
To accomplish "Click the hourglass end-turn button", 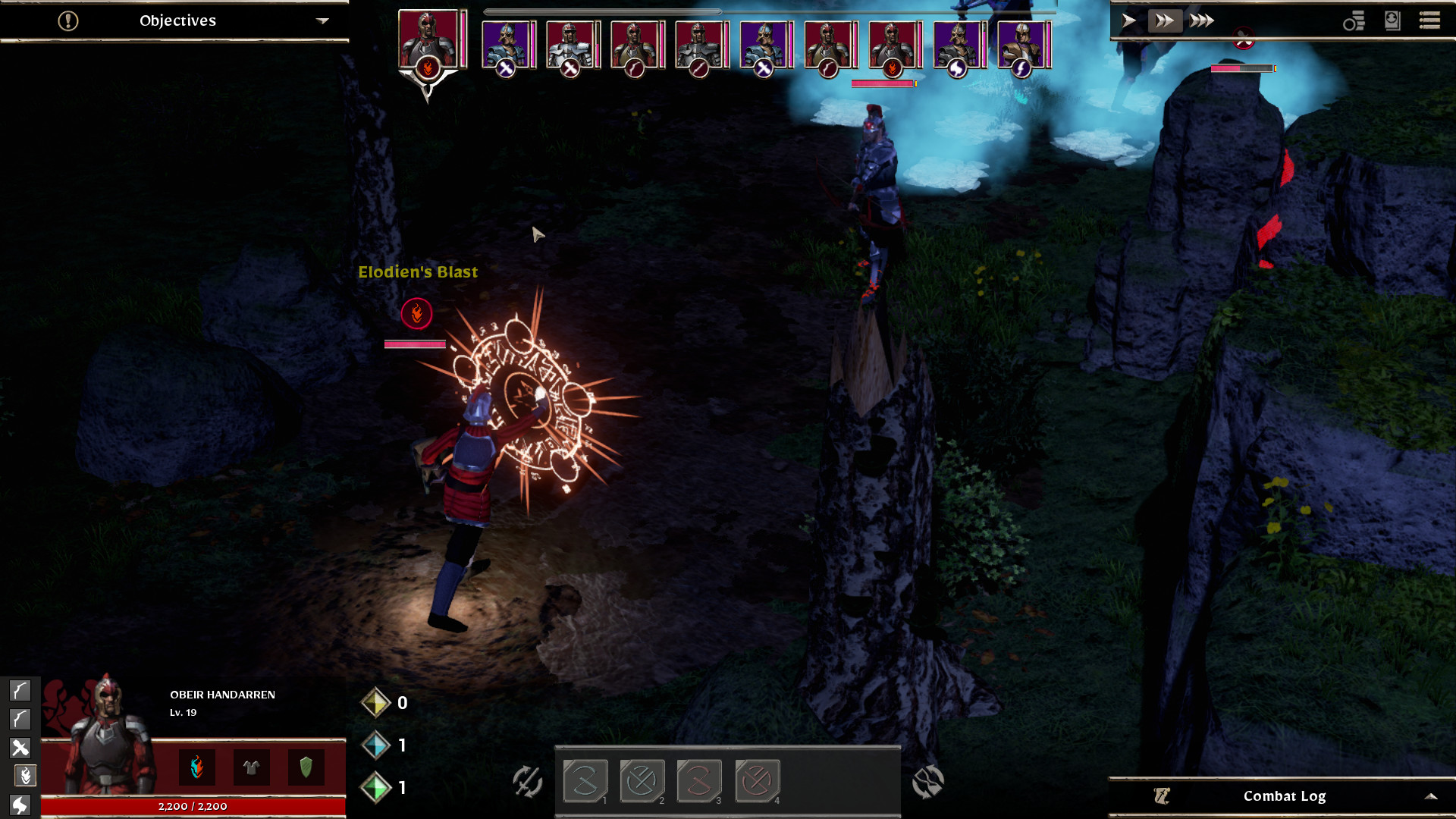I will 927,782.
